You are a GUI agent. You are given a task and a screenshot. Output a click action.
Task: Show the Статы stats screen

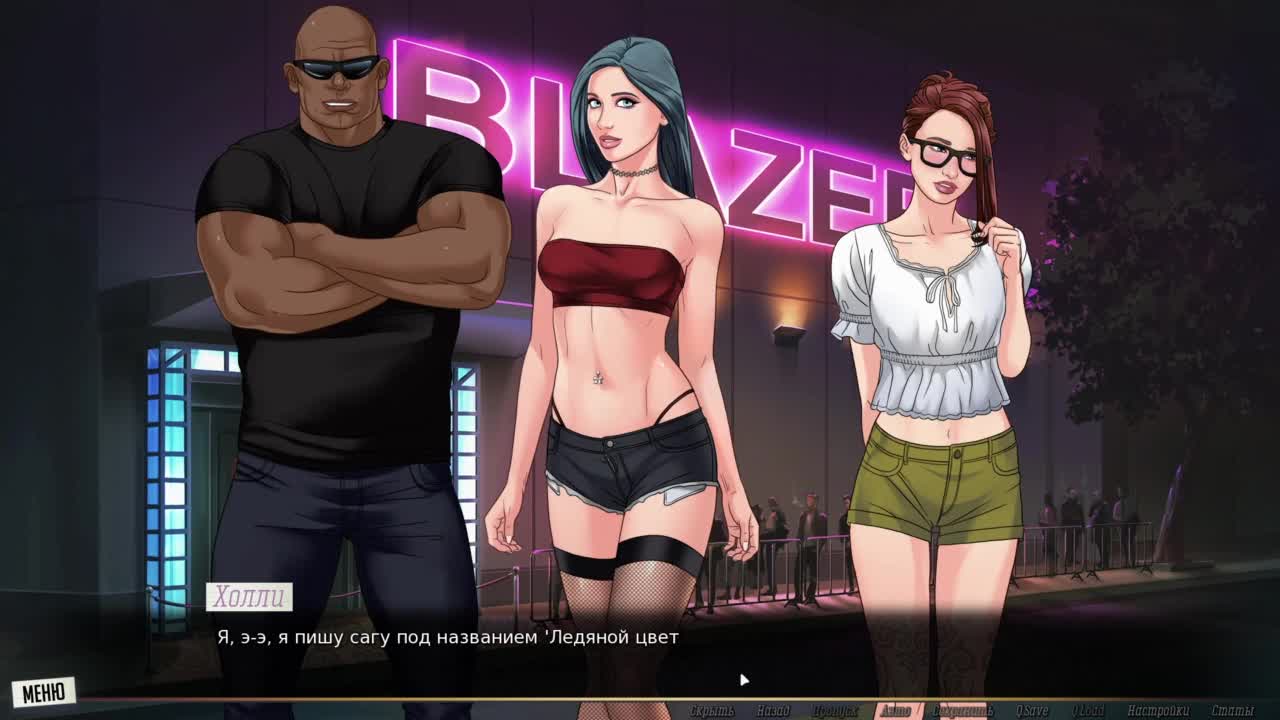(1232, 711)
